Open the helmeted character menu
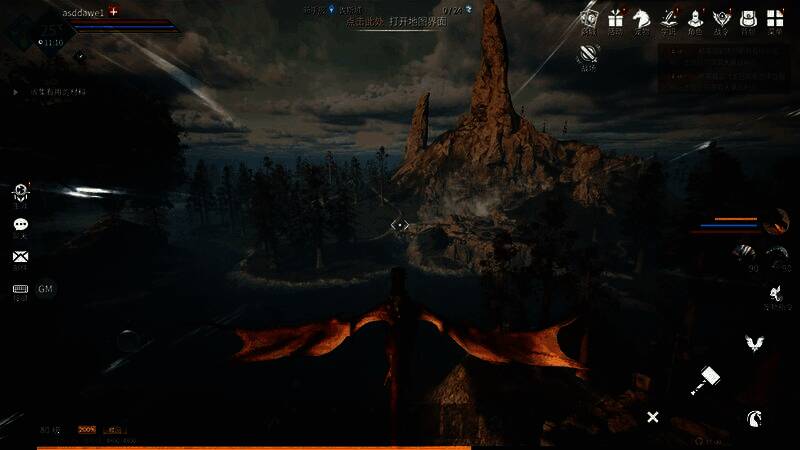Screen dimensions: 800x450 coord(695,18)
